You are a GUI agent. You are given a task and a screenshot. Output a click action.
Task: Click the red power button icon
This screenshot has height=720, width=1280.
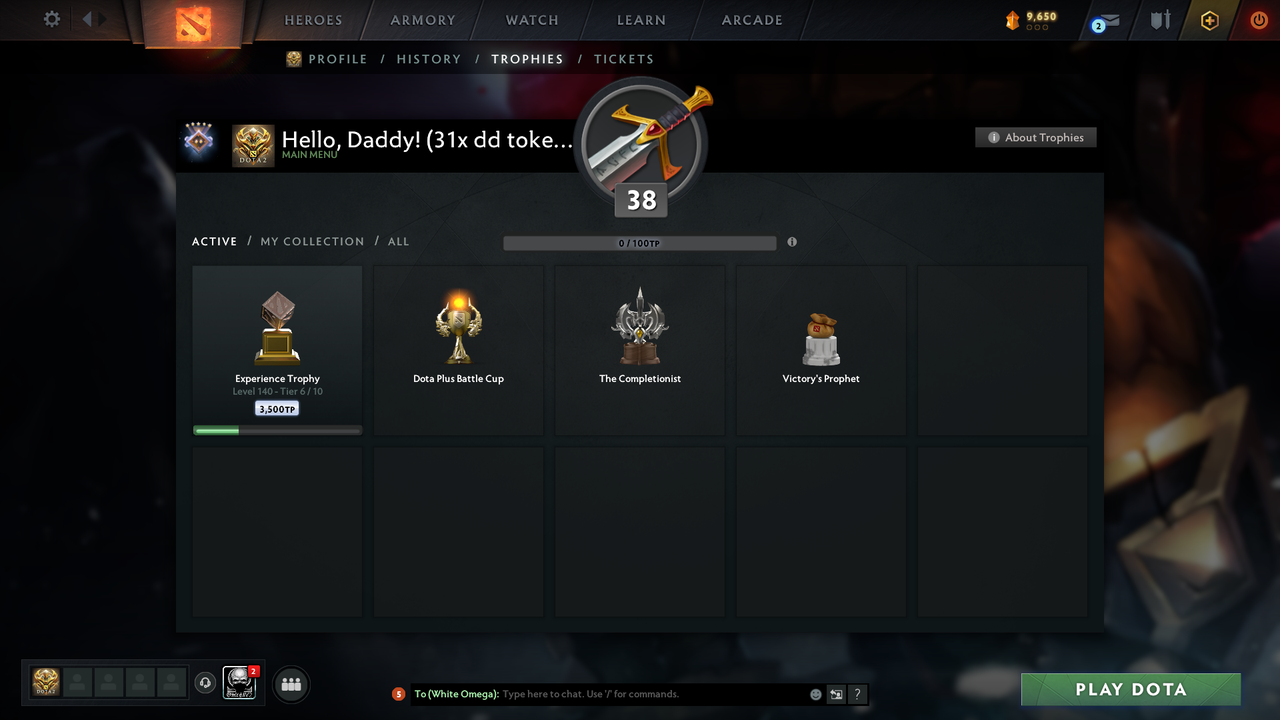tap(1259, 20)
